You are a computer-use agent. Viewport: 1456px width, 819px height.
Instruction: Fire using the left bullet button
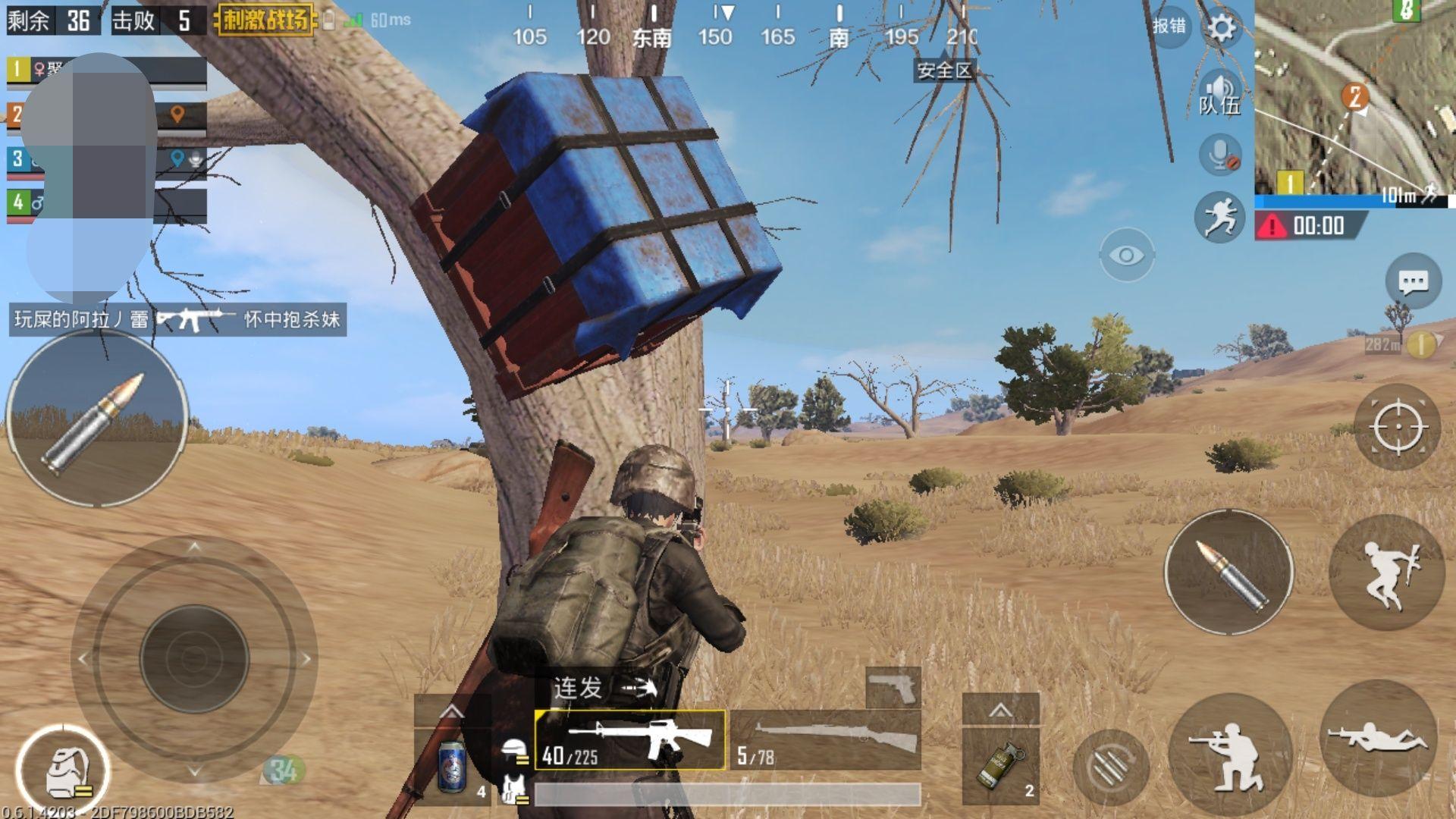click(97, 419)
